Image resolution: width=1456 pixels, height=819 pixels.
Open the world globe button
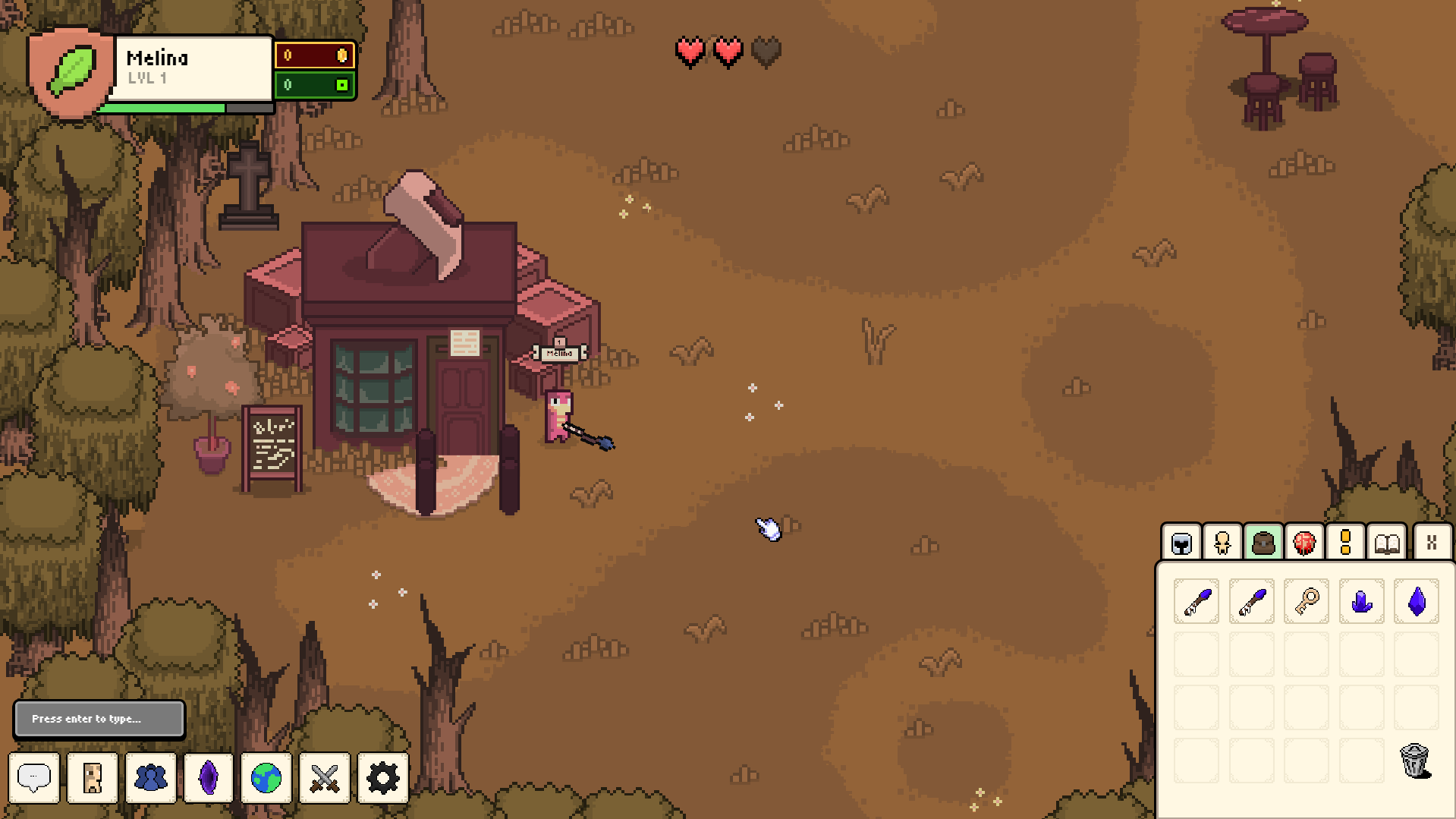pos(266,777)
